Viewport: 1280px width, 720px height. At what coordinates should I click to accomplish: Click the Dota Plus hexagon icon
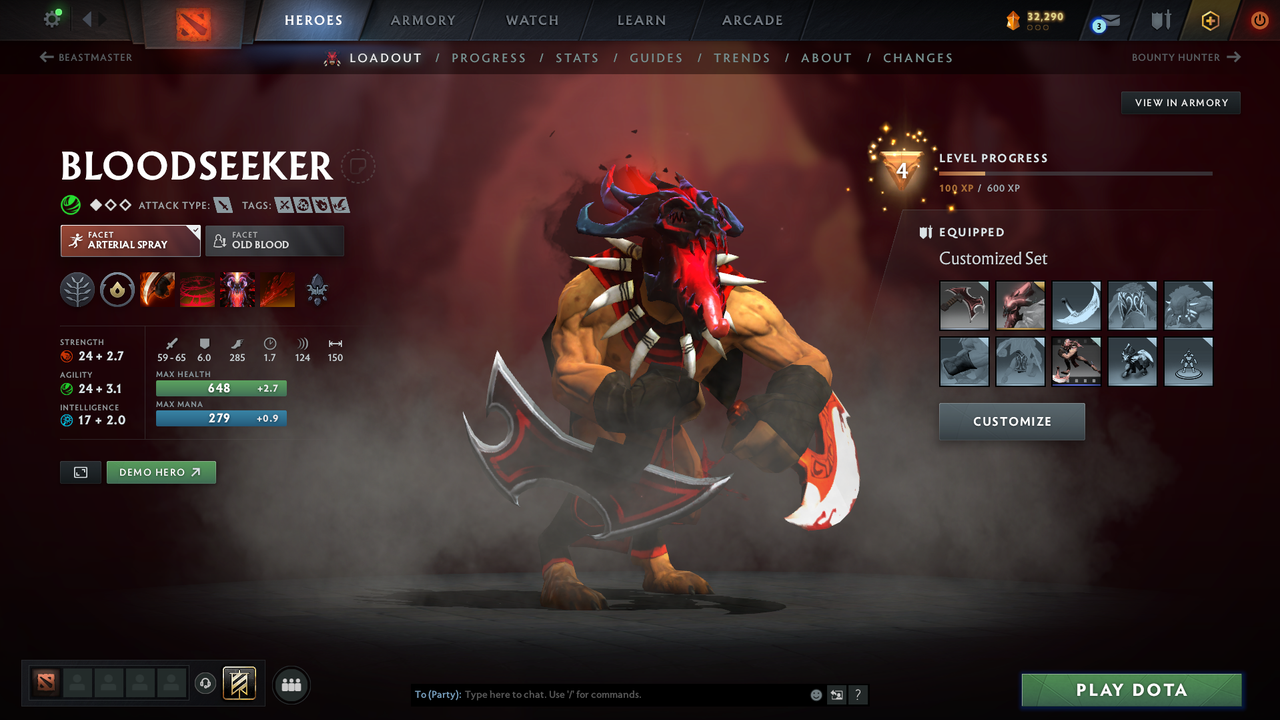tap(1210, 20)
